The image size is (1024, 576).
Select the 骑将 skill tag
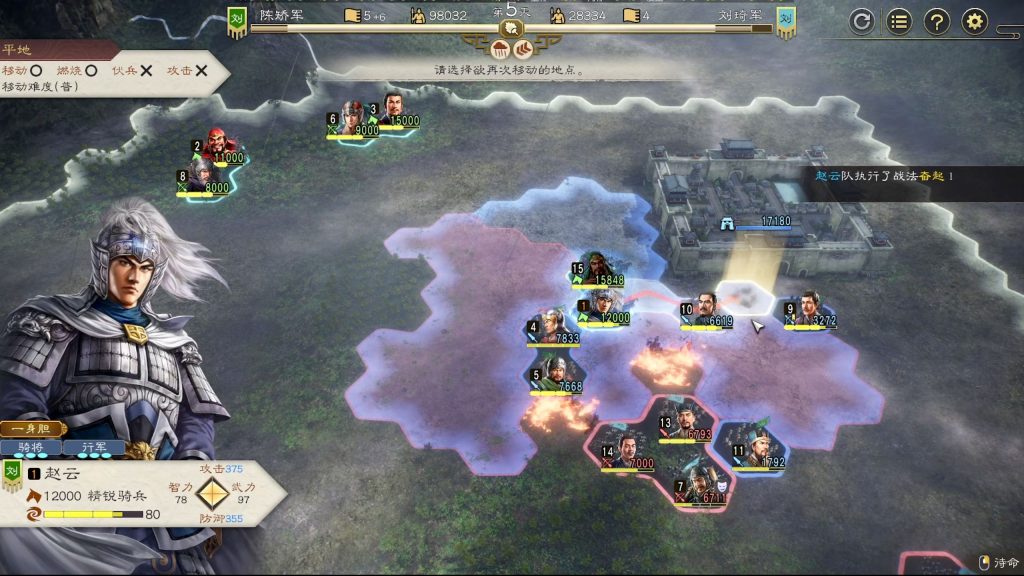30,447
